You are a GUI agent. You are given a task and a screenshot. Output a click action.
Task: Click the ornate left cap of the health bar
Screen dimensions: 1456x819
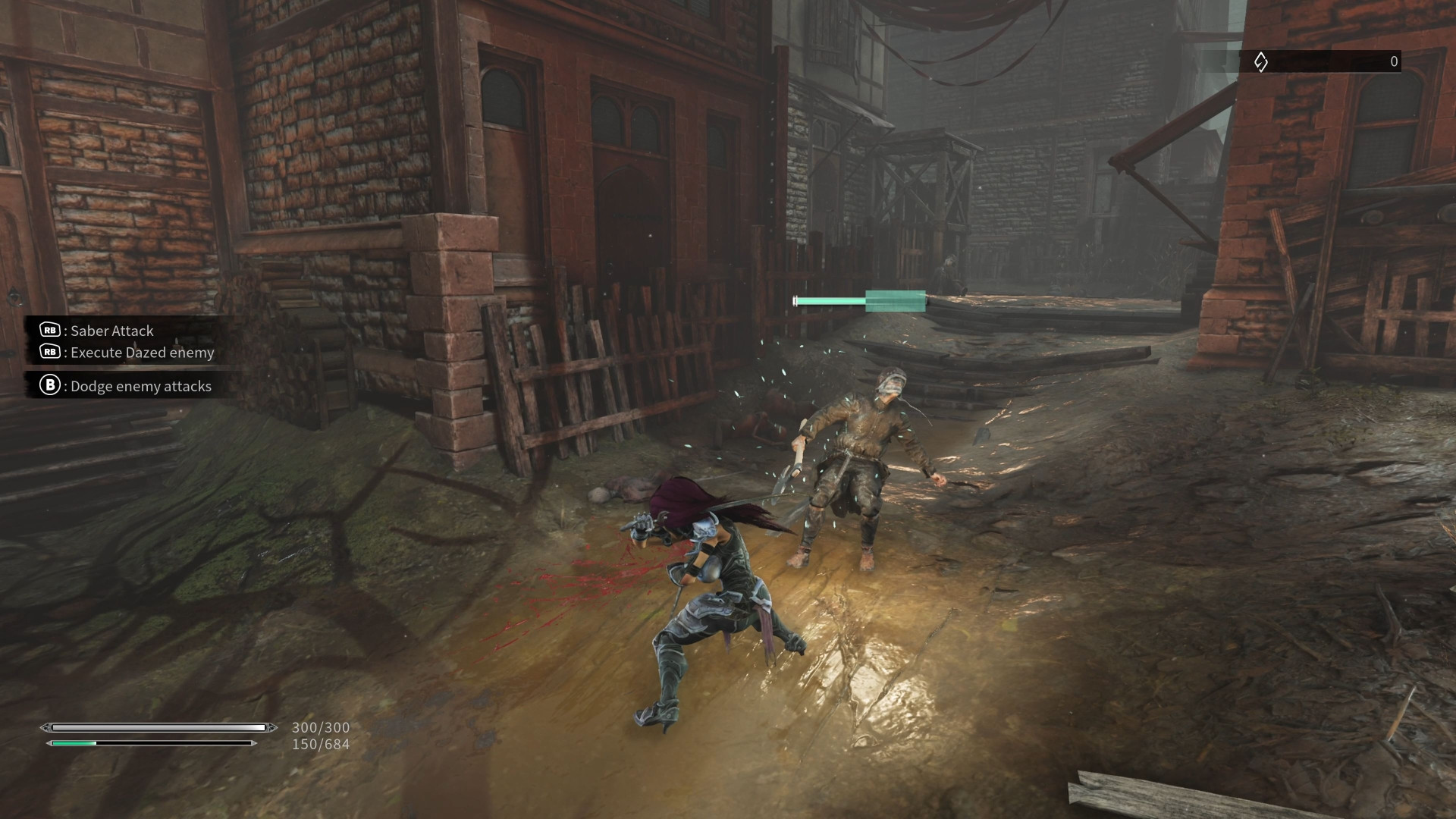click(x=47, y=726)
